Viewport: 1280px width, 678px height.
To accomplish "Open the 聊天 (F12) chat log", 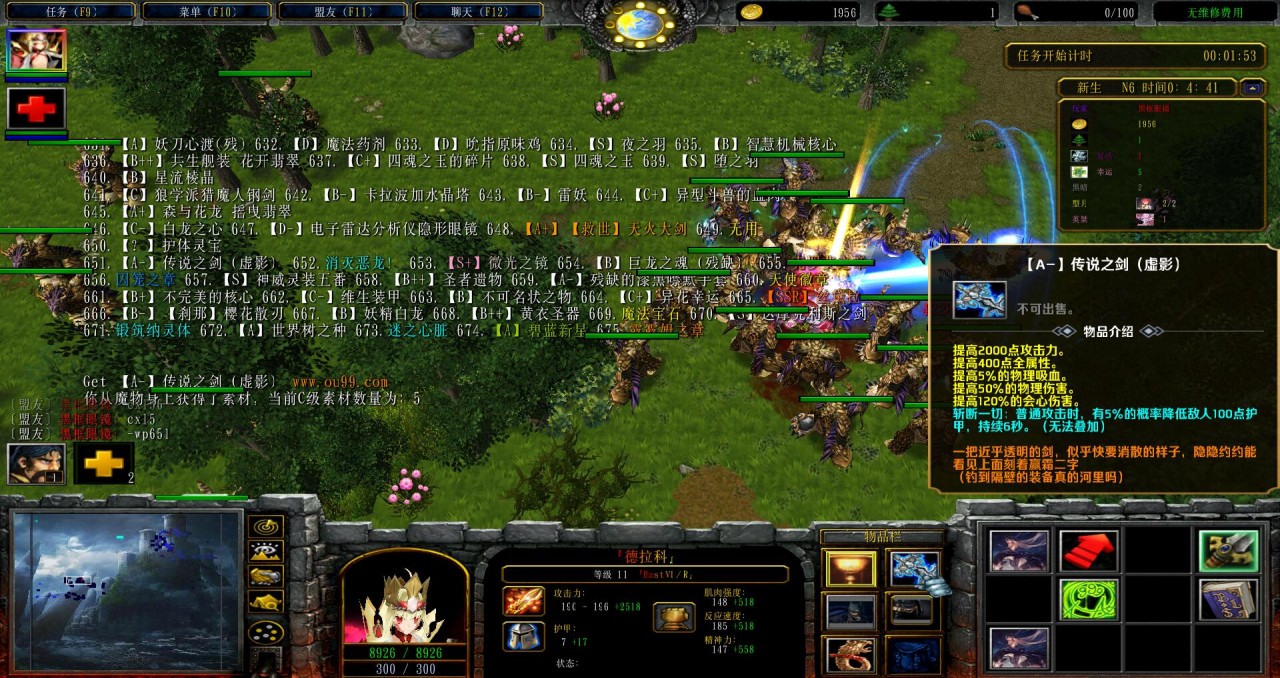I will (x=477, y=11).
